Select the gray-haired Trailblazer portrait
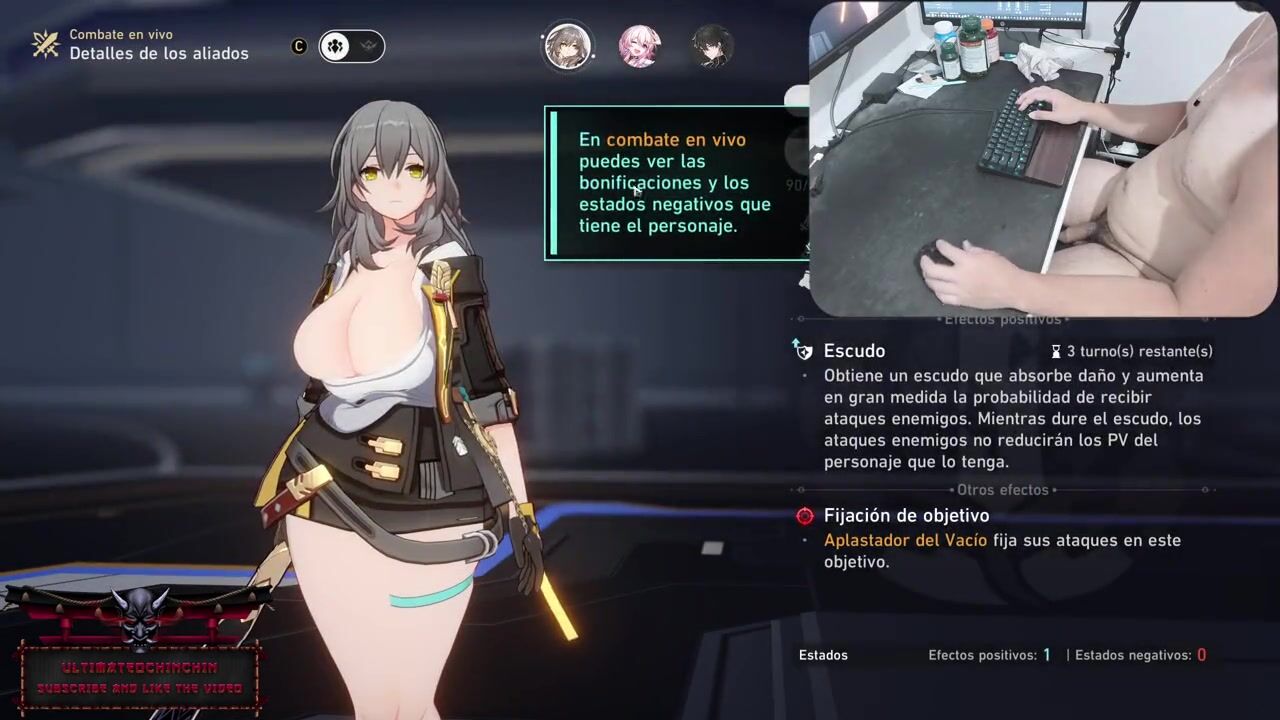Image resolution: width=1280 pixels, height=720 pixels. [x=567, y=47]
